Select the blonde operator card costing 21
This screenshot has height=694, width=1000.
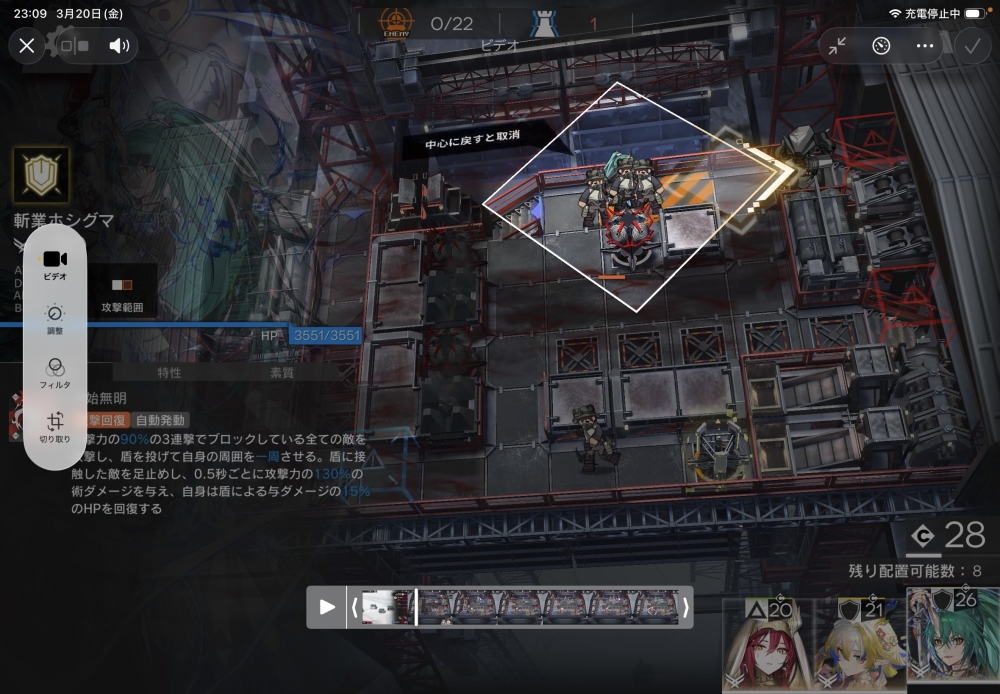pos(859,646)
